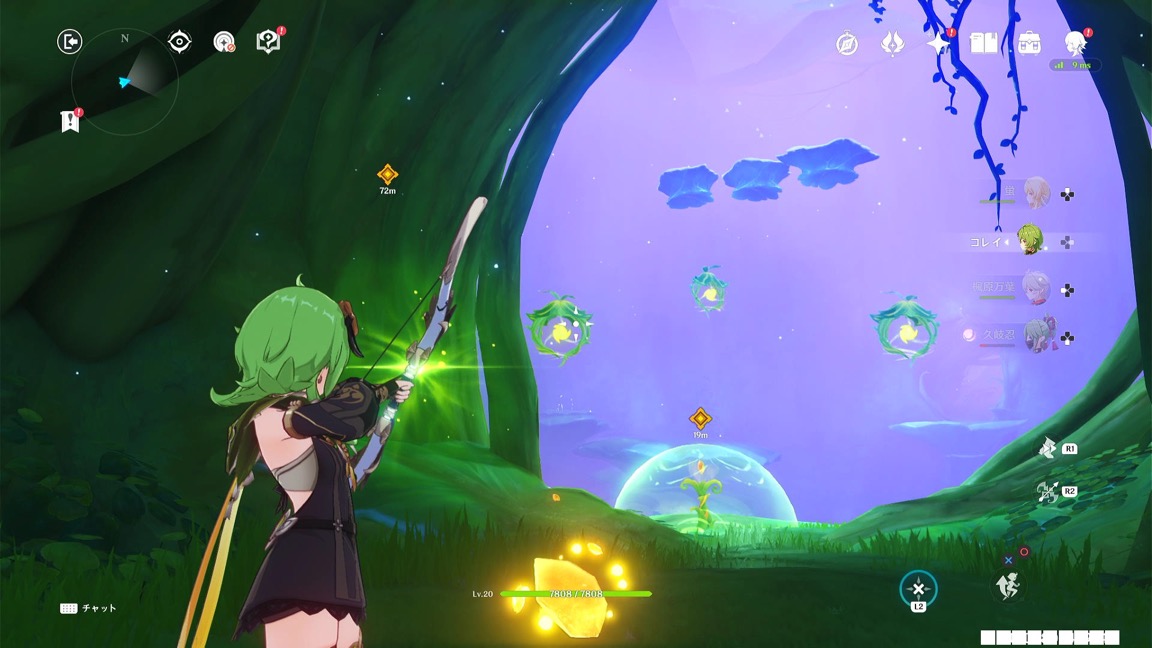Open the Adventurer Handbook book icon
This screenshot has height=648, width=1152.
984,43
